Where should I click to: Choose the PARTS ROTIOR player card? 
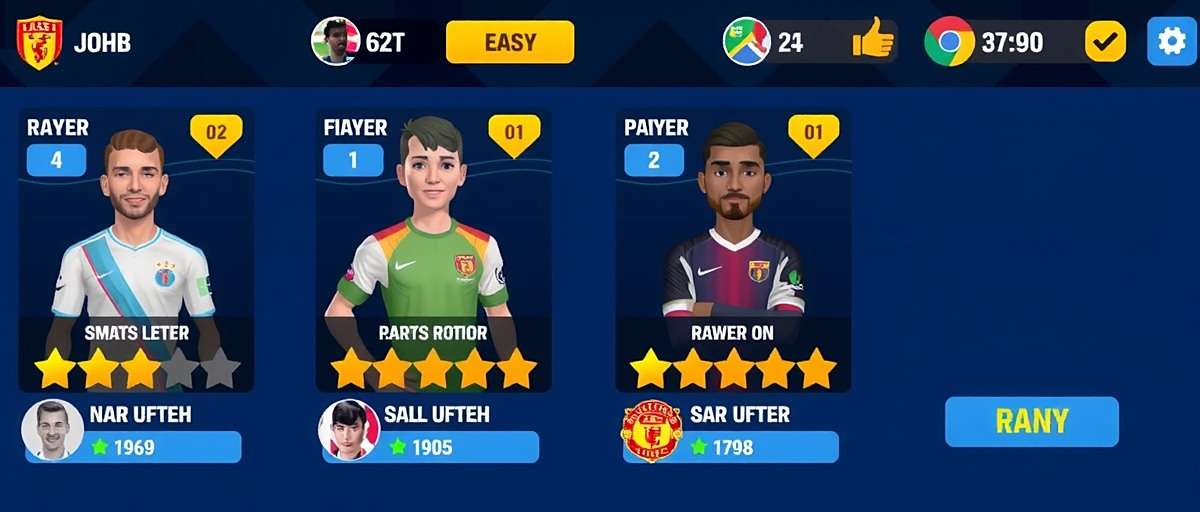click(433, 250)
